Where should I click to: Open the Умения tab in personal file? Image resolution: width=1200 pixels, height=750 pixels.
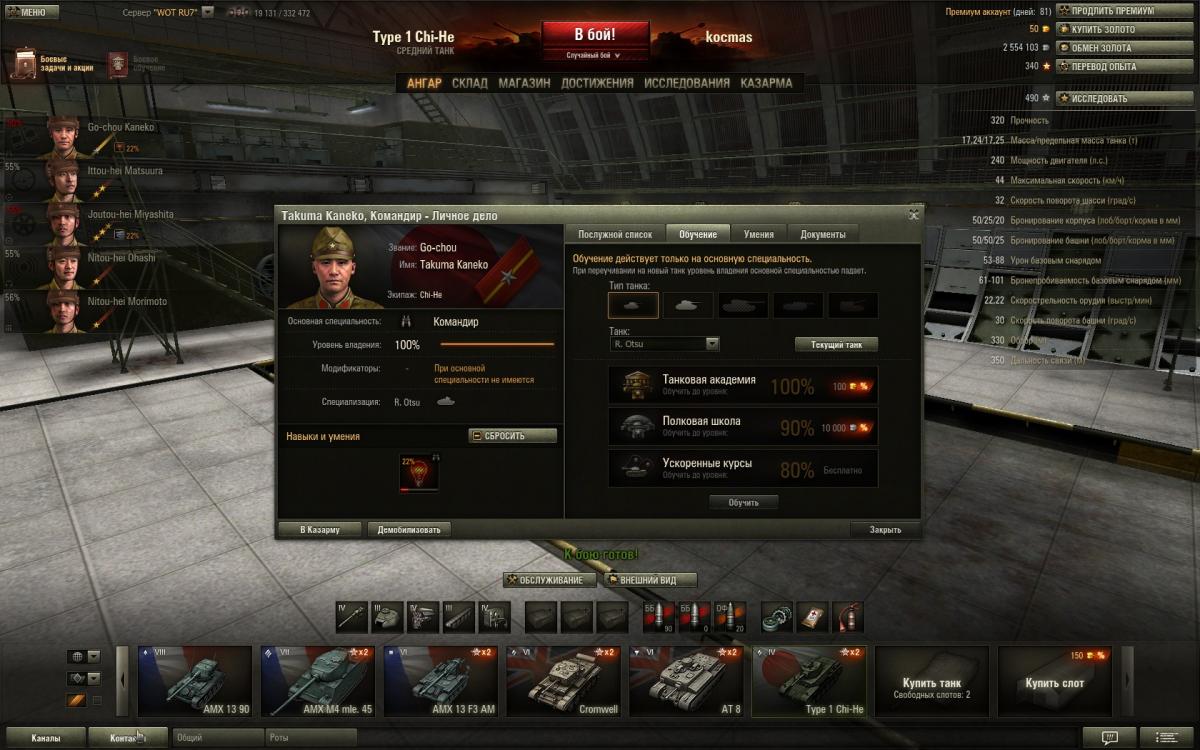758,234
